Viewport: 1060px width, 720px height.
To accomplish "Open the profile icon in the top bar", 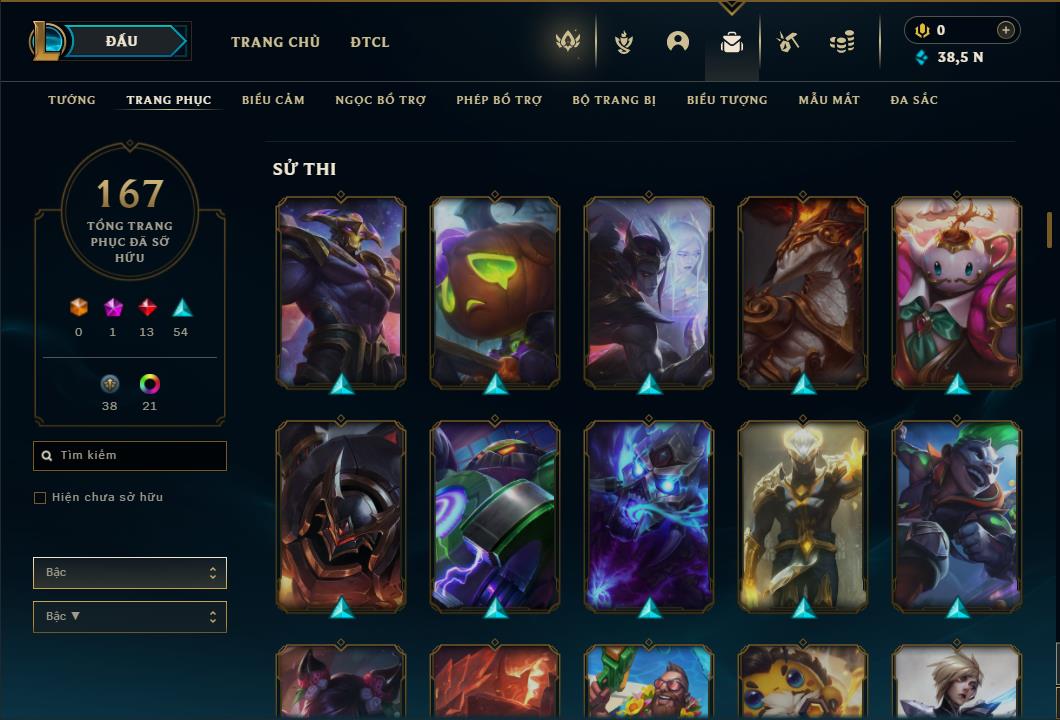I will (678, 42).
